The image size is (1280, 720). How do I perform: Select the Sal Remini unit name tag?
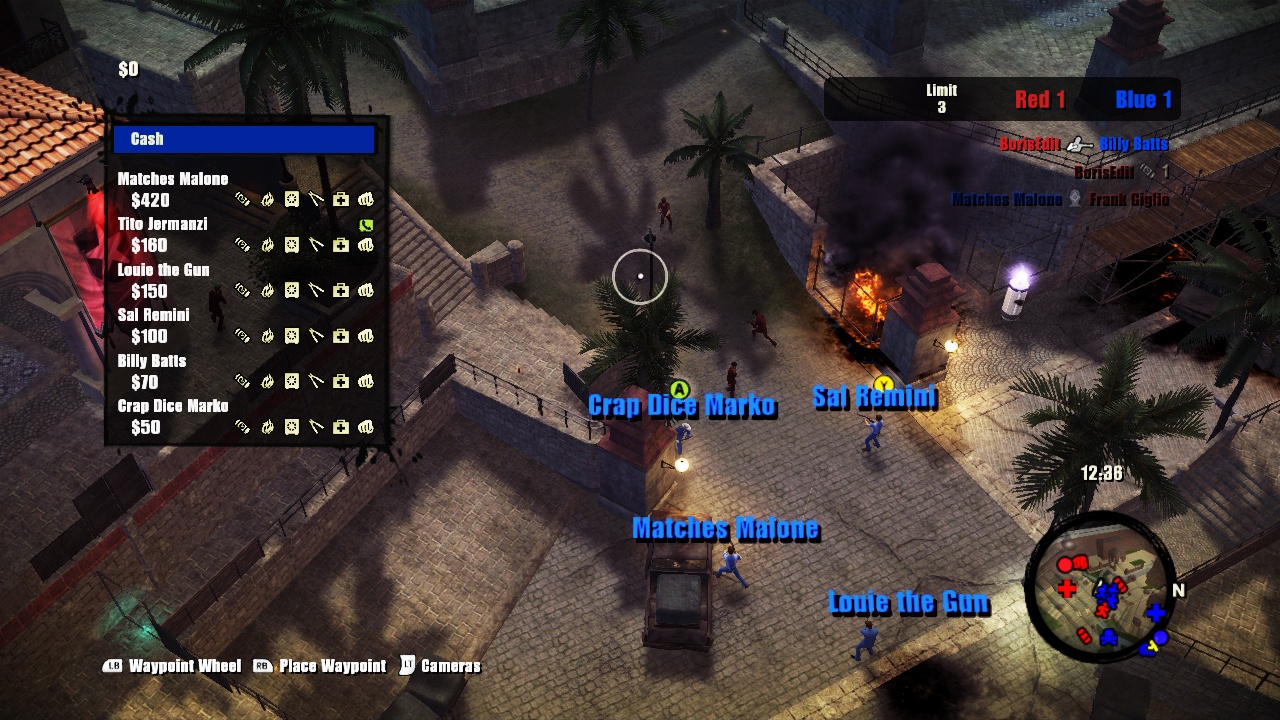point(874,398)
